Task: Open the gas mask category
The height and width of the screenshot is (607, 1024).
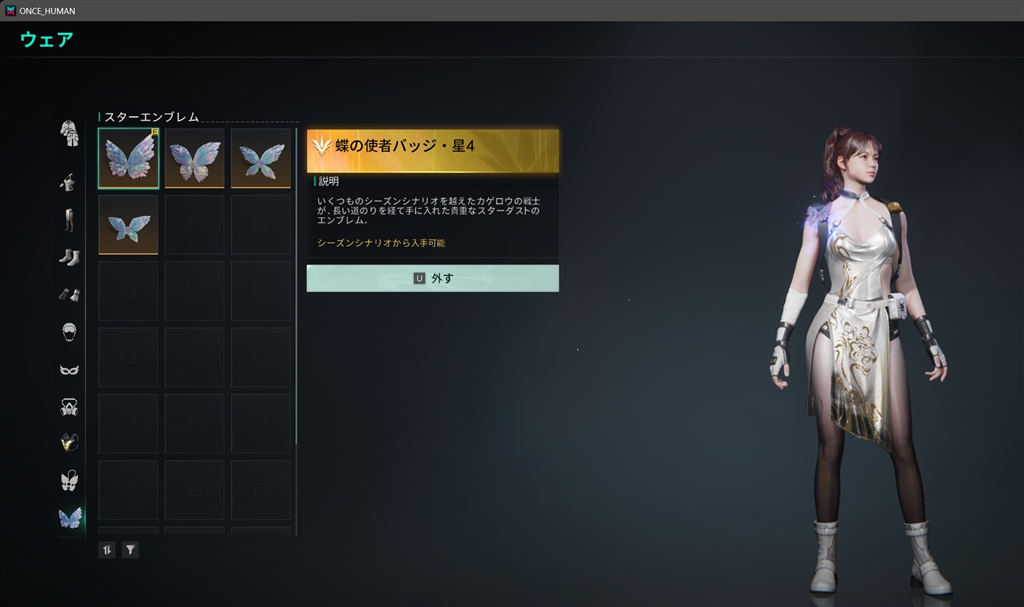Action: click(x=69, y=406)
